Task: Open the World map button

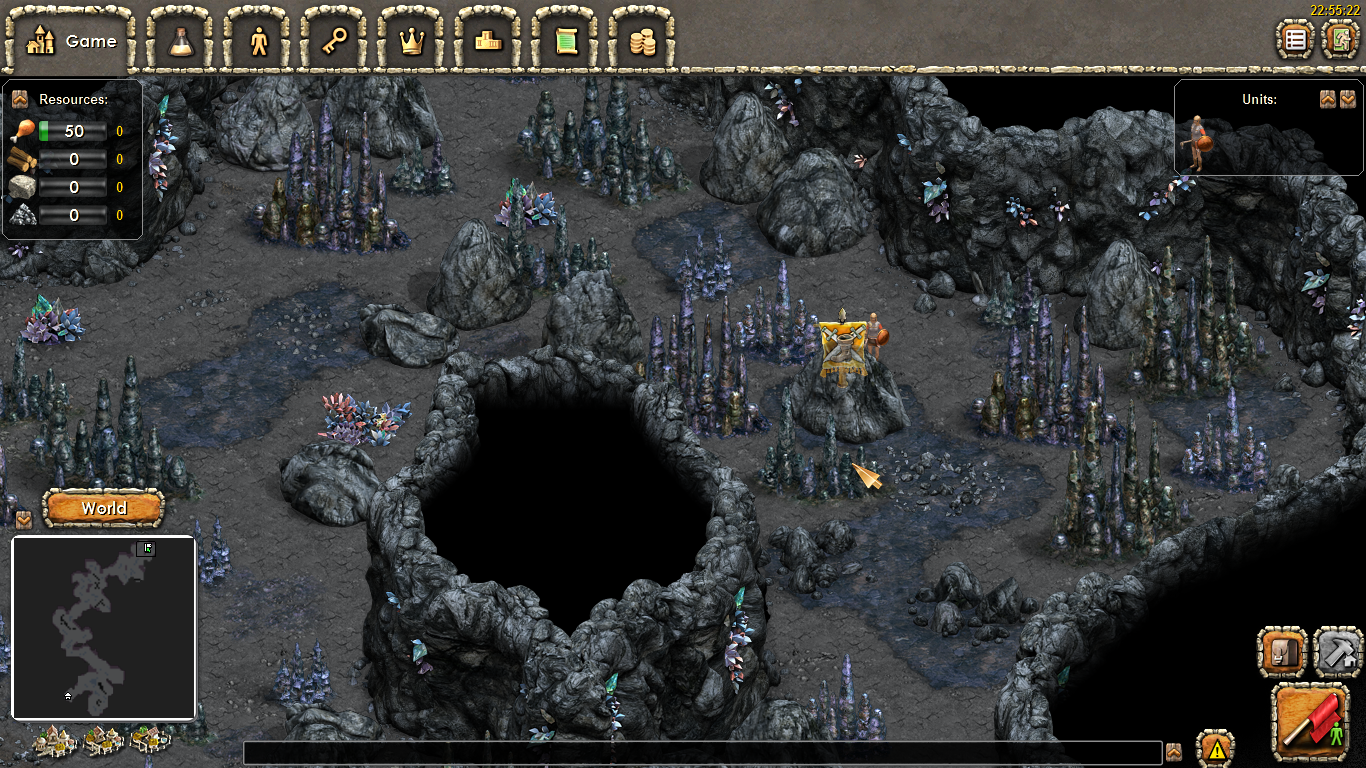Action: 104,508
